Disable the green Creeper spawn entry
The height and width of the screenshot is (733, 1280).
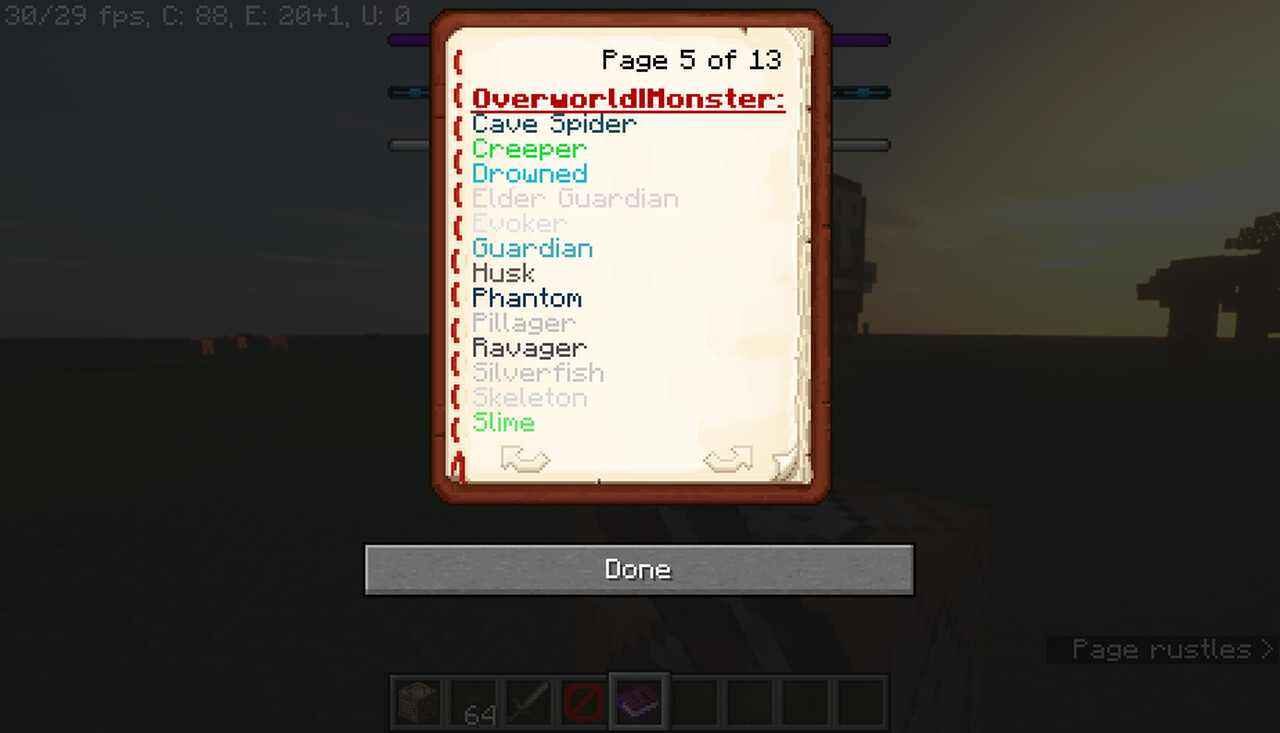pyautogui.click(x=528, y=148)
